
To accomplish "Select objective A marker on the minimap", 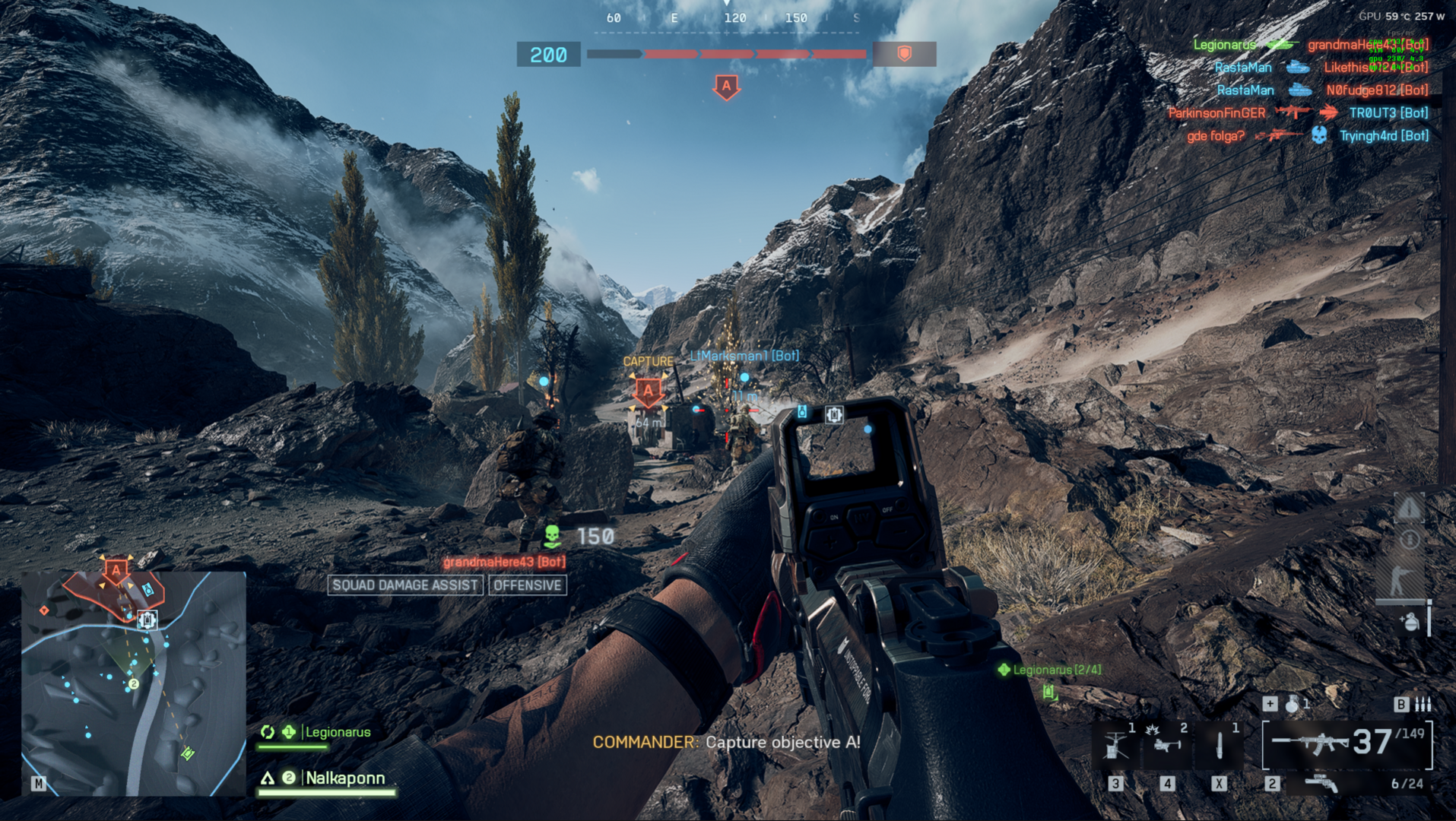I will (116, 569).
